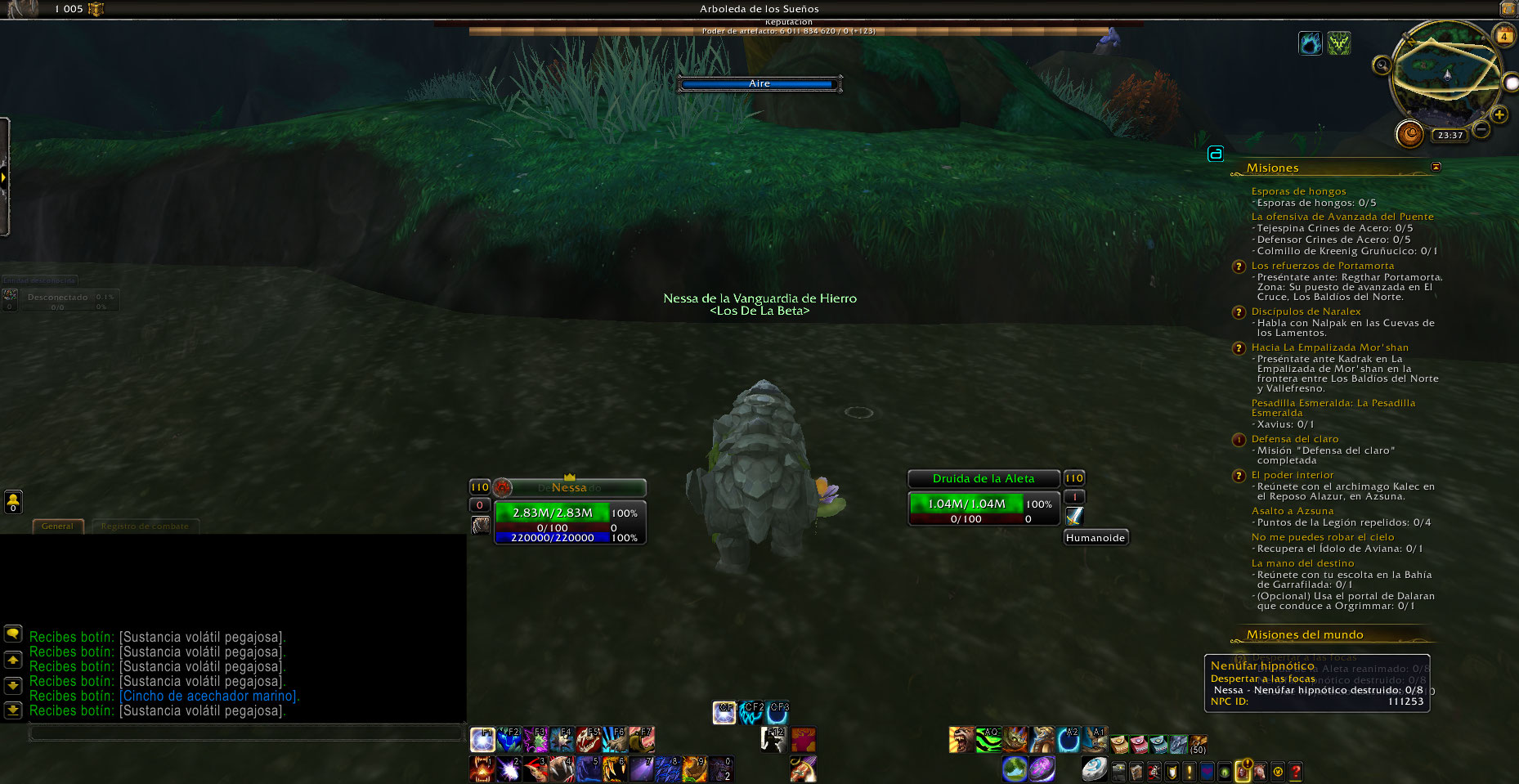This screenshot has height=784, width=1519.
Task: Open the Los refuerzos de Portamorta quest
Action: [x=1323, y=266]
